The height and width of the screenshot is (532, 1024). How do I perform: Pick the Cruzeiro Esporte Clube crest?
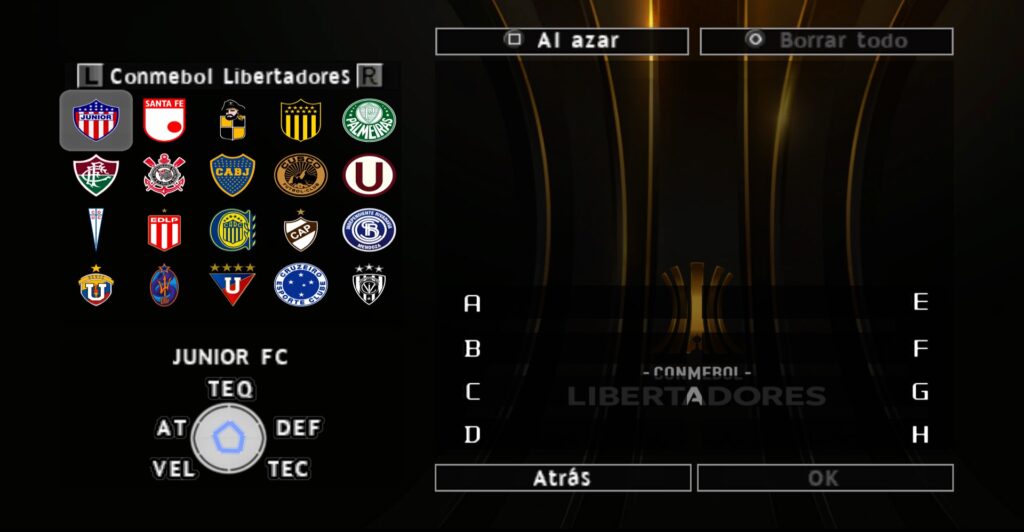[x=300, y=285]
